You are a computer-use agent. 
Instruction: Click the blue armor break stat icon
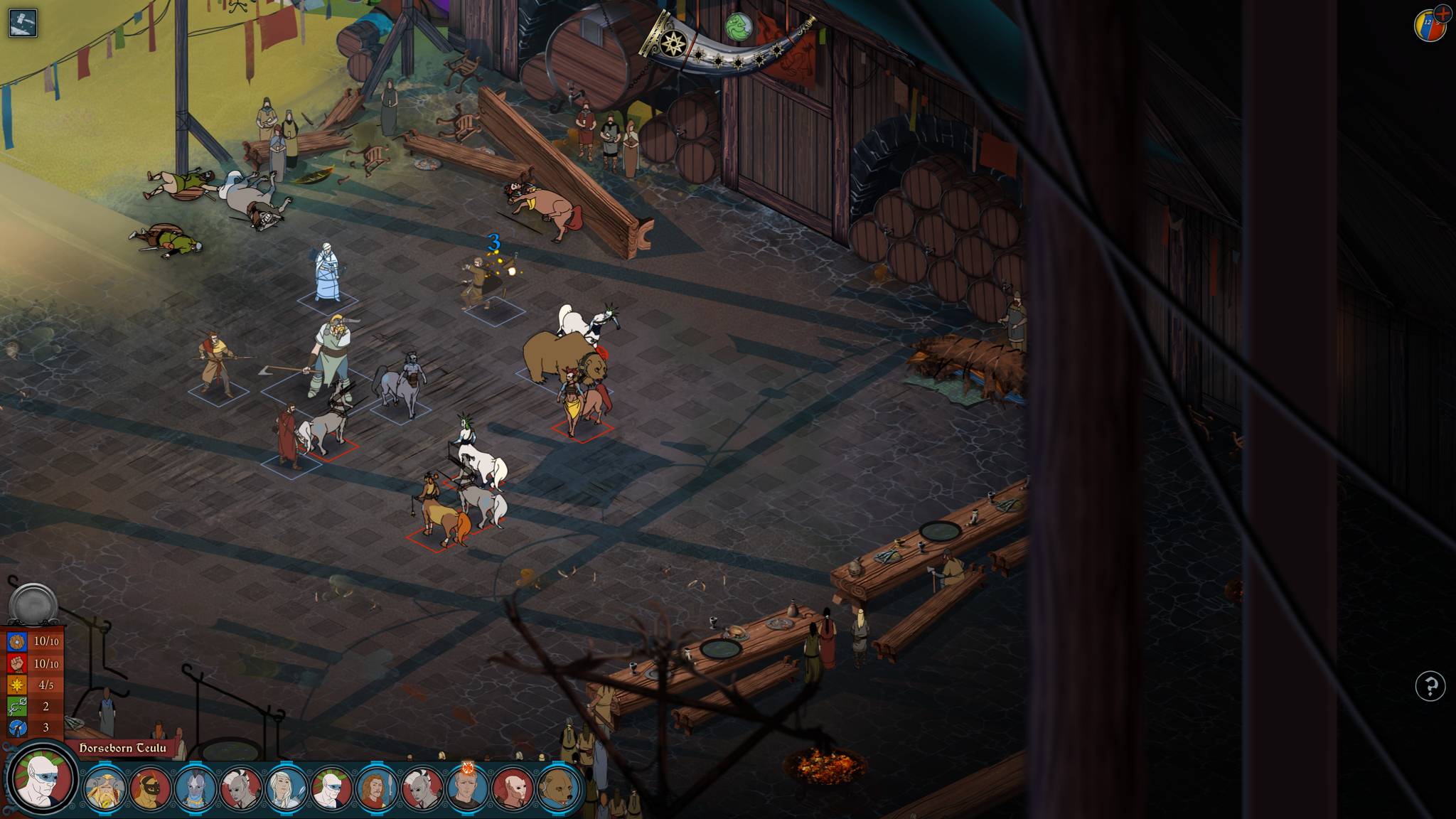click(x=17, y=727)
